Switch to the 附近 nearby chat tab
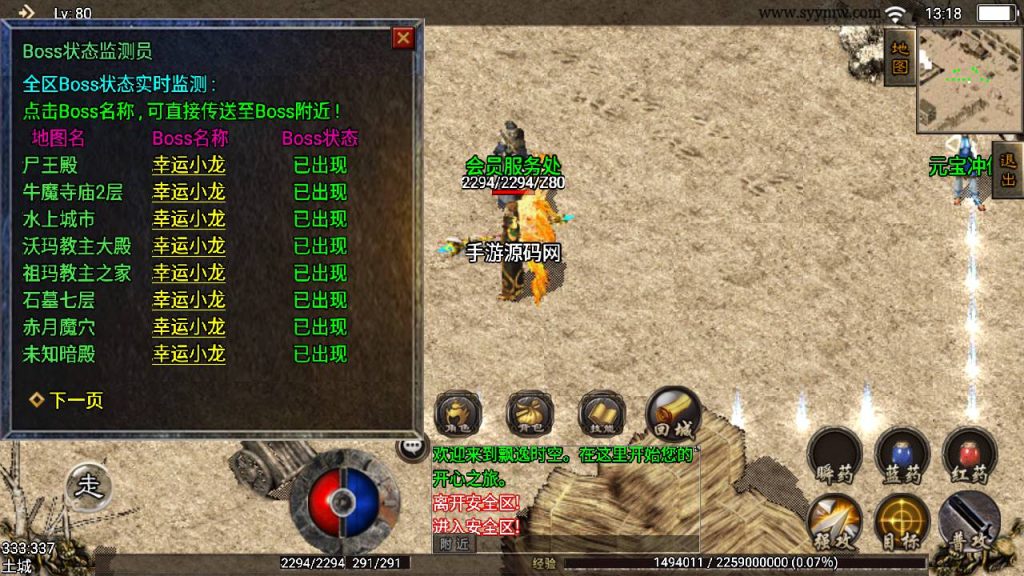Viewport: 1024px width, 576px height. 455,543
